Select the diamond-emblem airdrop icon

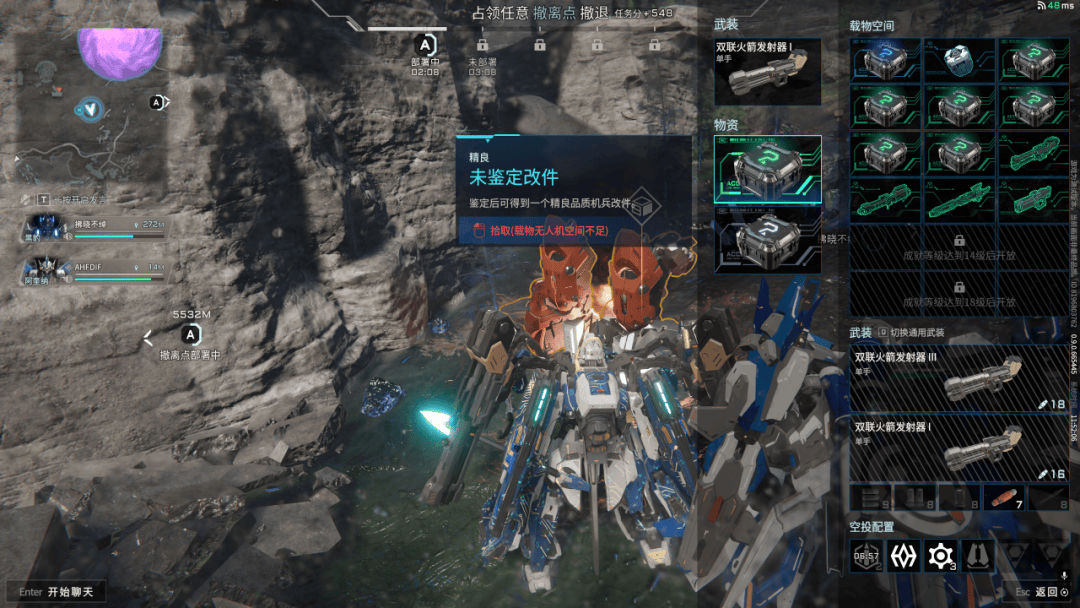pos(903,556)
